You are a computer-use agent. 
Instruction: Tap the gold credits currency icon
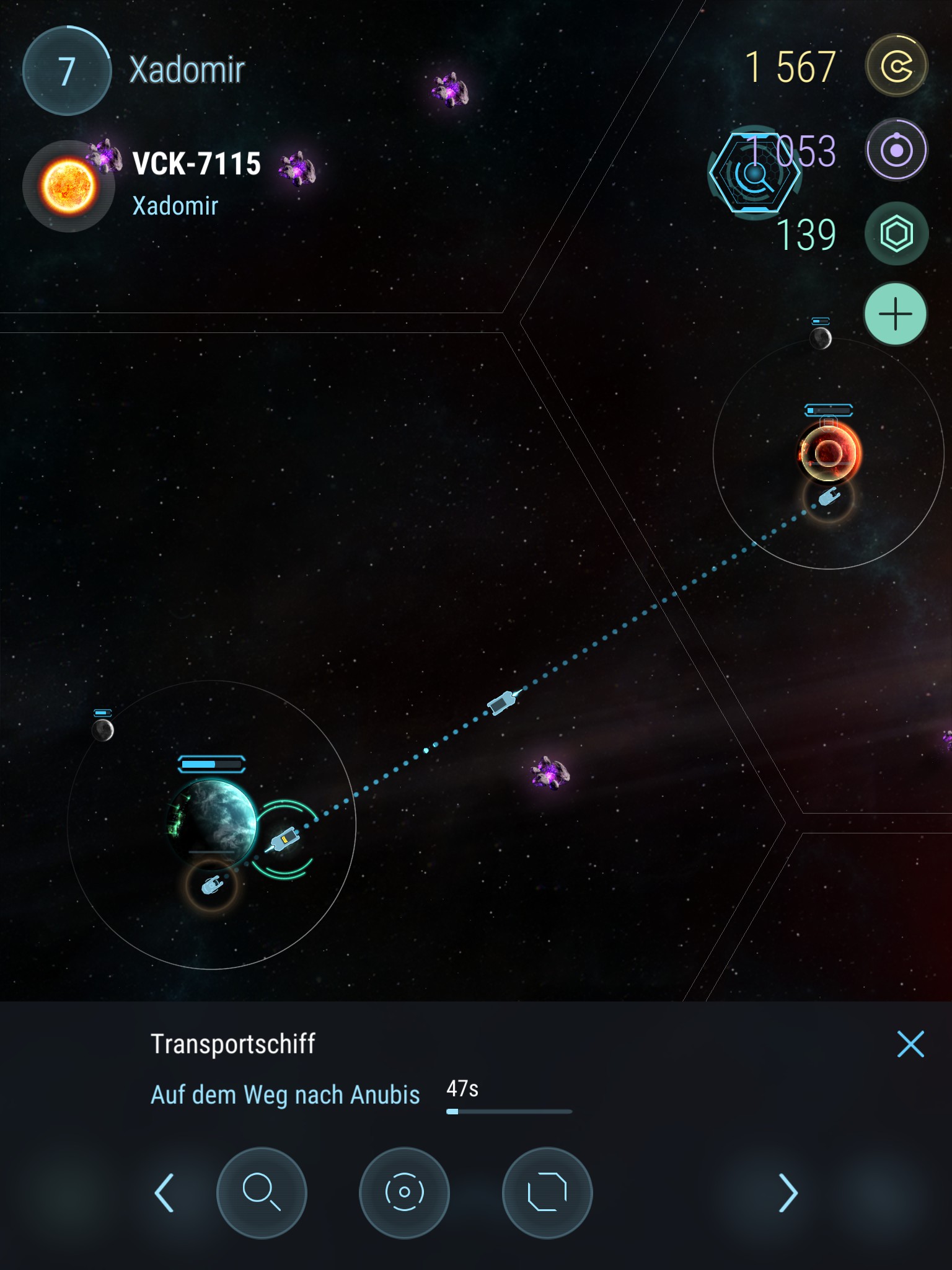(896, 66)
